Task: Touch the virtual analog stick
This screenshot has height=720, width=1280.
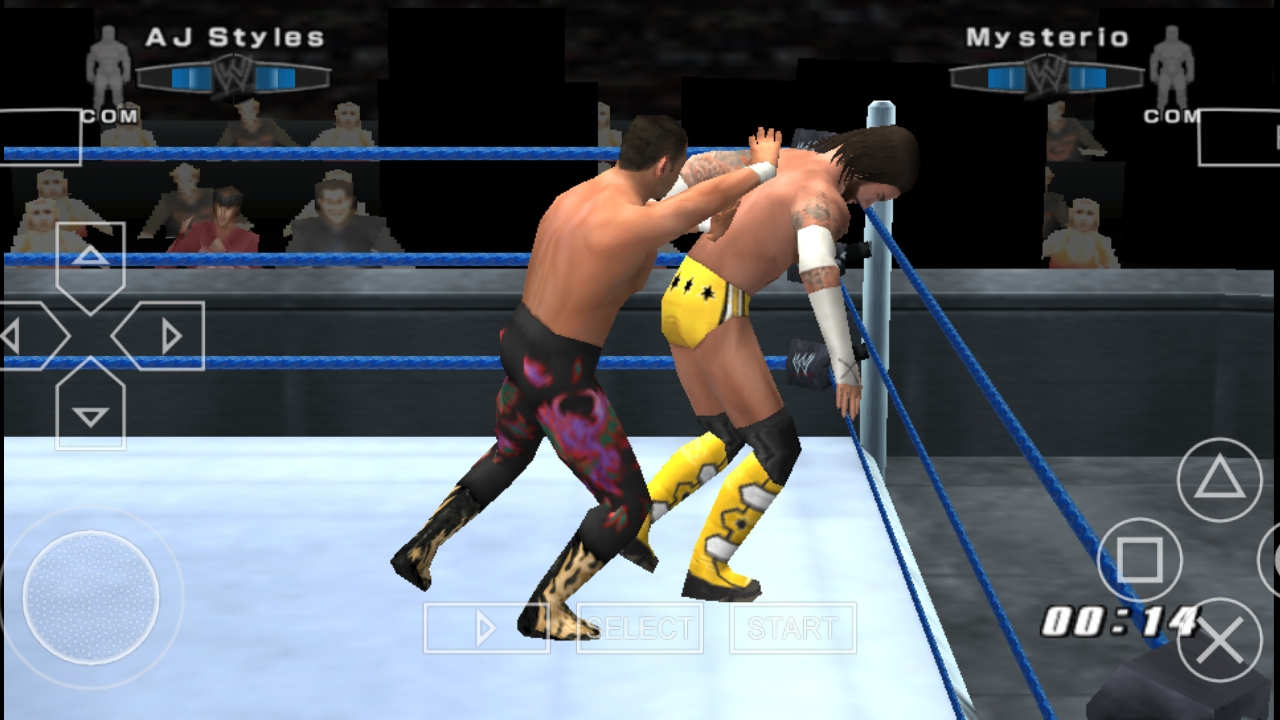Action: (91, 597)
